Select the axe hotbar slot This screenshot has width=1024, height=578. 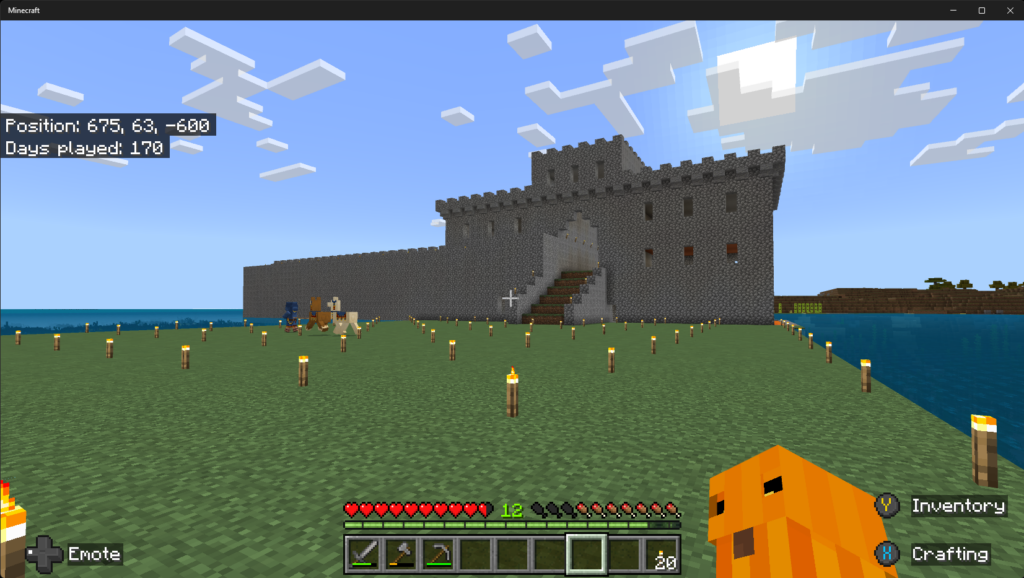coord(400,553)
